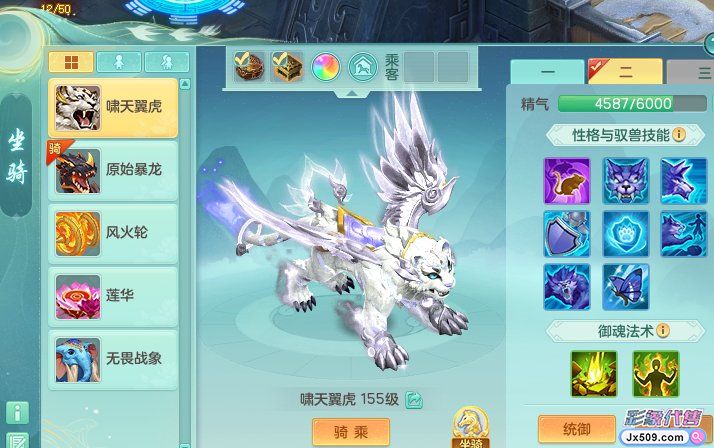The width and height of the screenshot is (714, 448).
Task: Switch to scheme tab 二
Action: pyautogui.click(x=626, y=72)
